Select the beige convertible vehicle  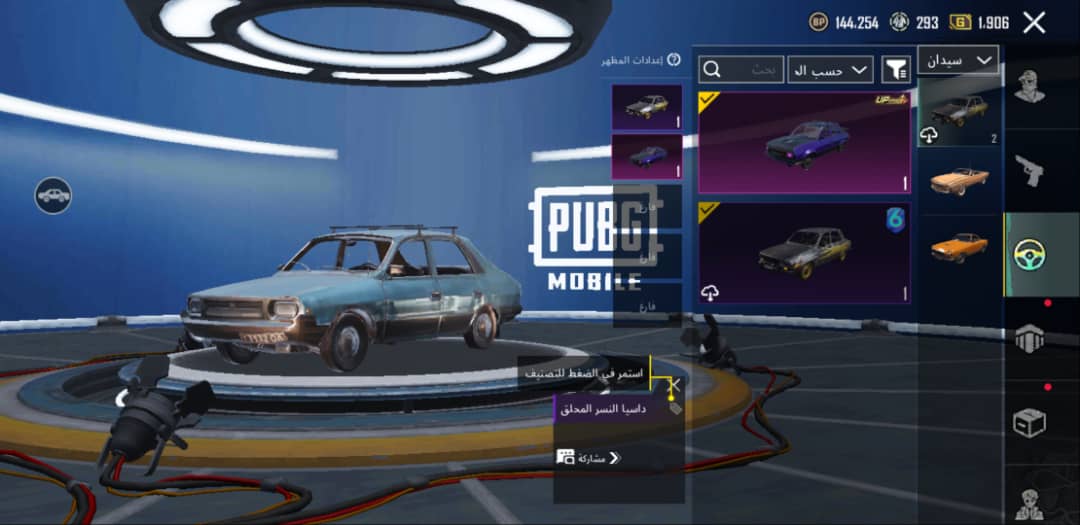[958, 180]
